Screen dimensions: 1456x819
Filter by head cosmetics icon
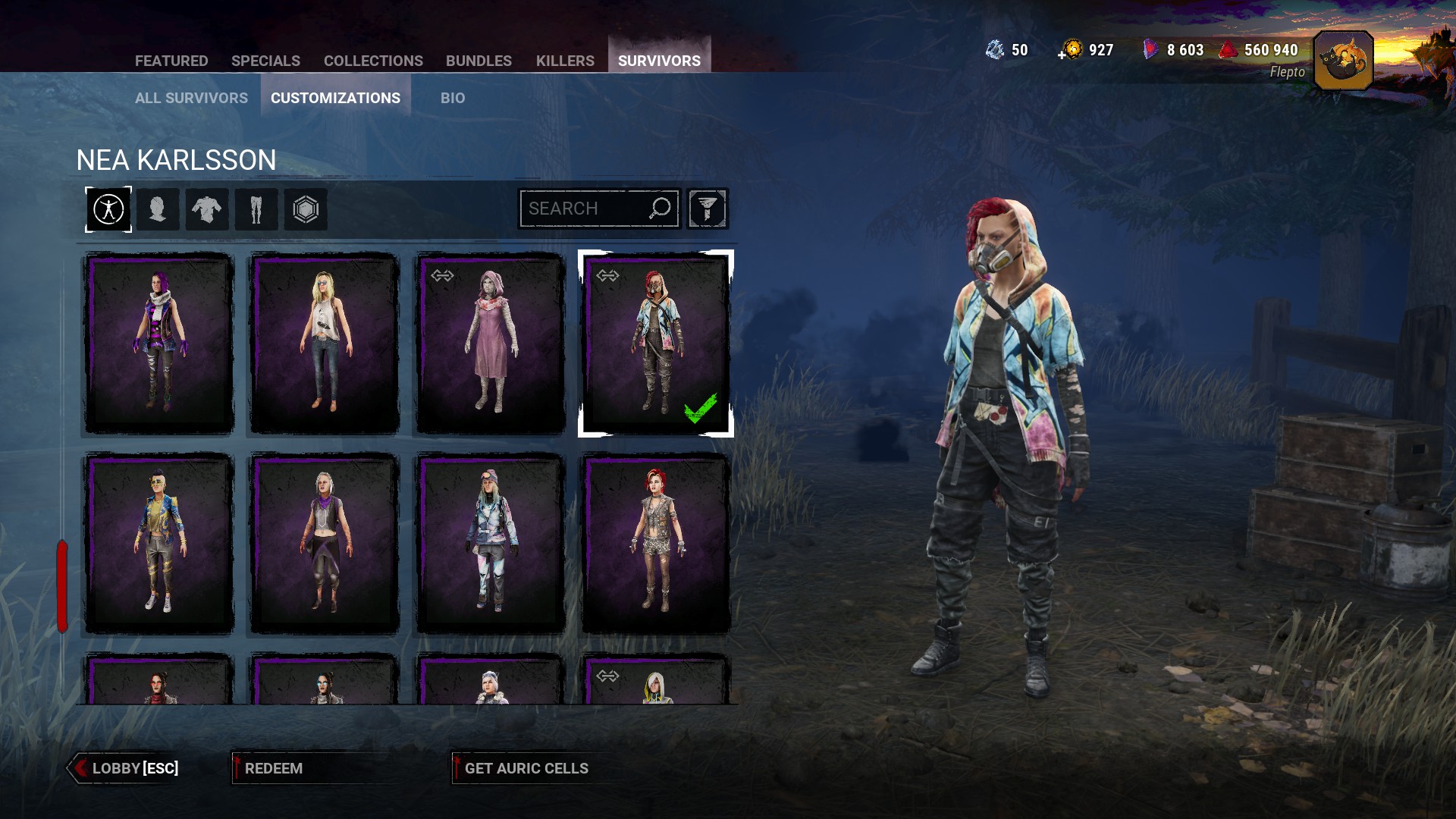pos(158,209)
